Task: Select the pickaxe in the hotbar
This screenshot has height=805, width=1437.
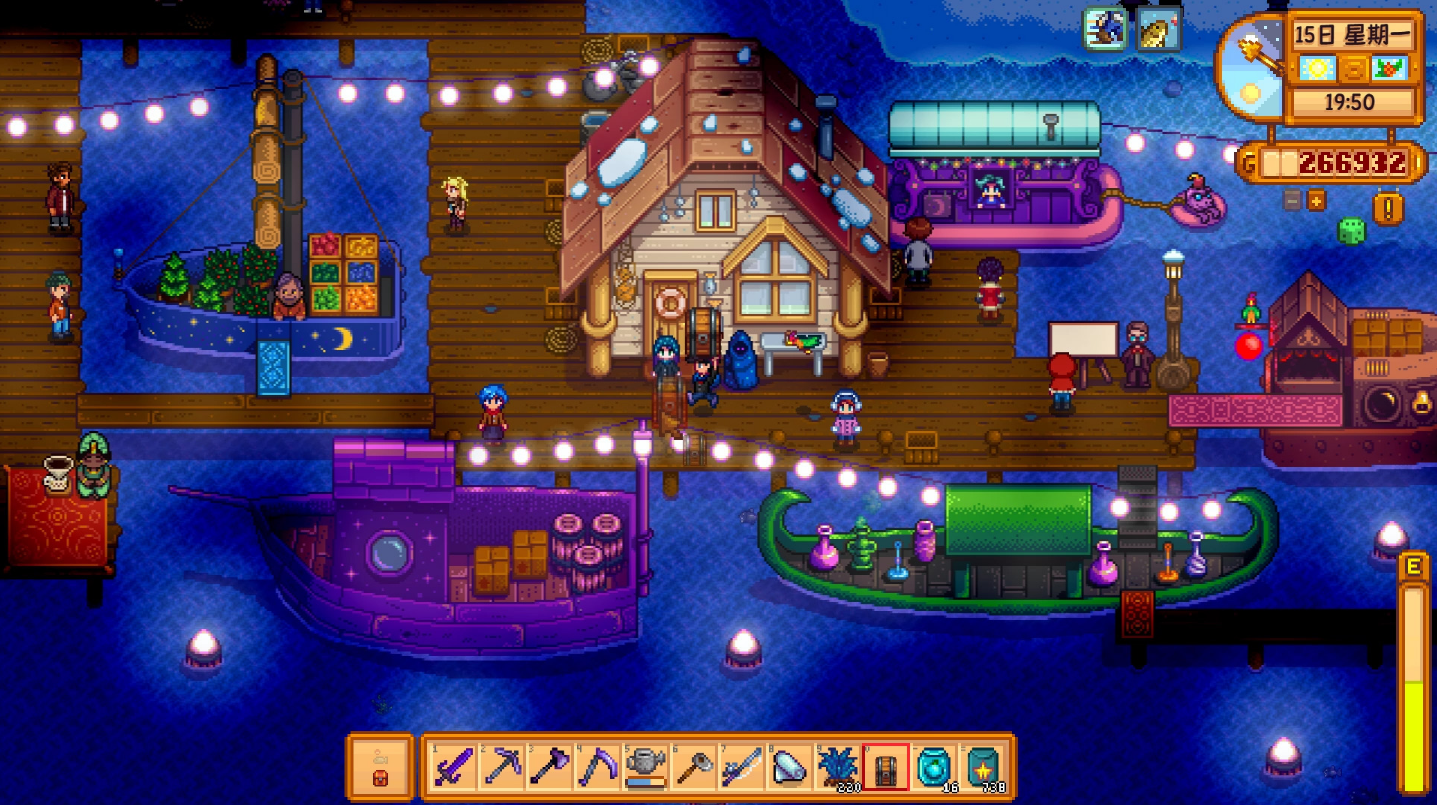Action: coord(501,768)
